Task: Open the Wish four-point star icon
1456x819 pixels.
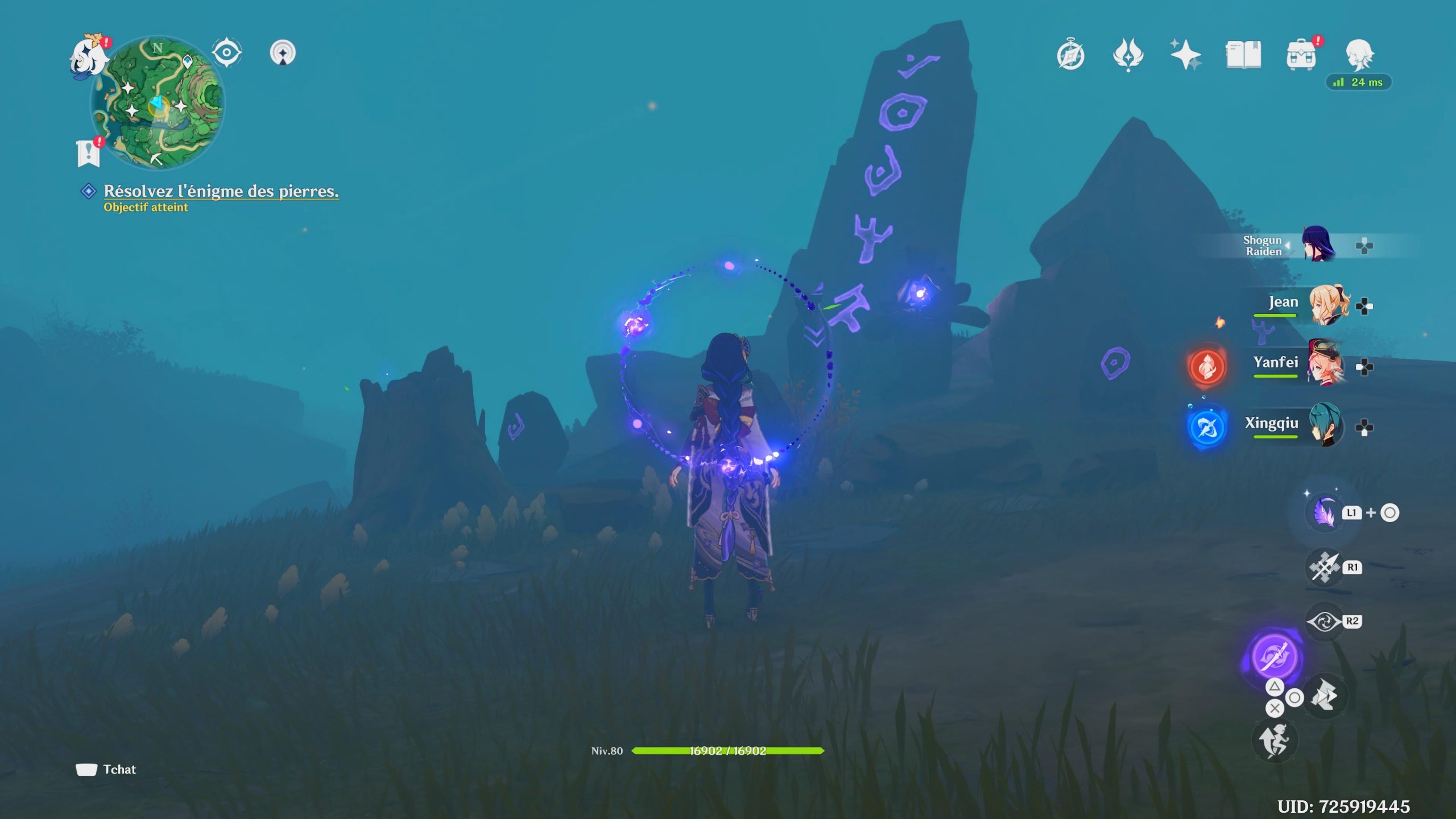Action: pos(1185,55)
